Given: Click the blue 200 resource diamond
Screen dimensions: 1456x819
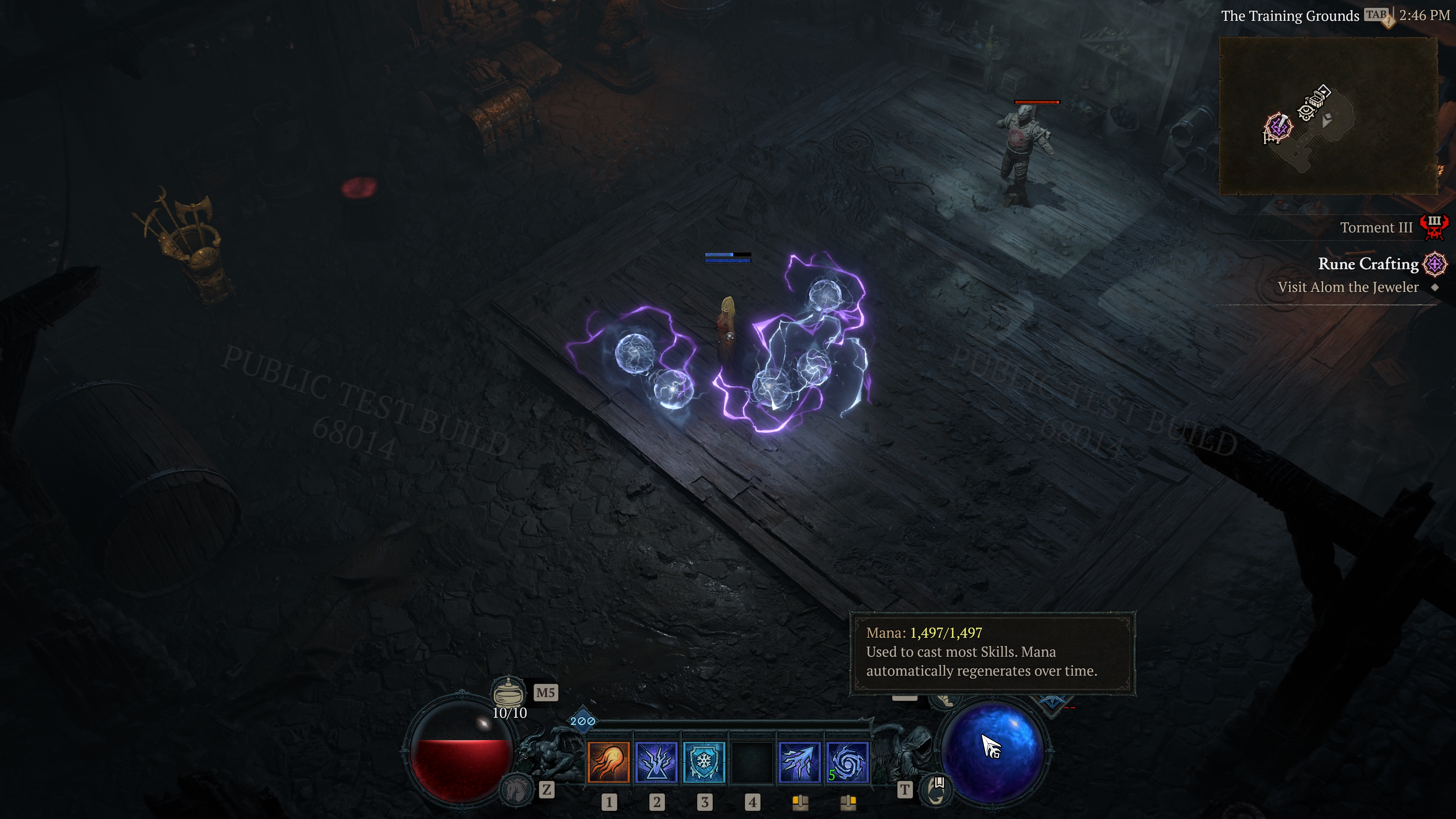Looking at the screenshot, I should click(x=583, y=720).
